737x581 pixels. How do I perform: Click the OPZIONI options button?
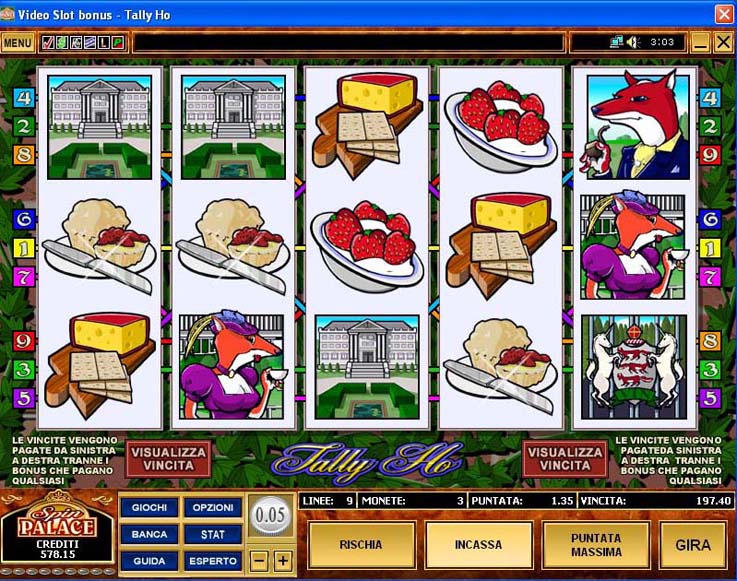click(213, 508)
